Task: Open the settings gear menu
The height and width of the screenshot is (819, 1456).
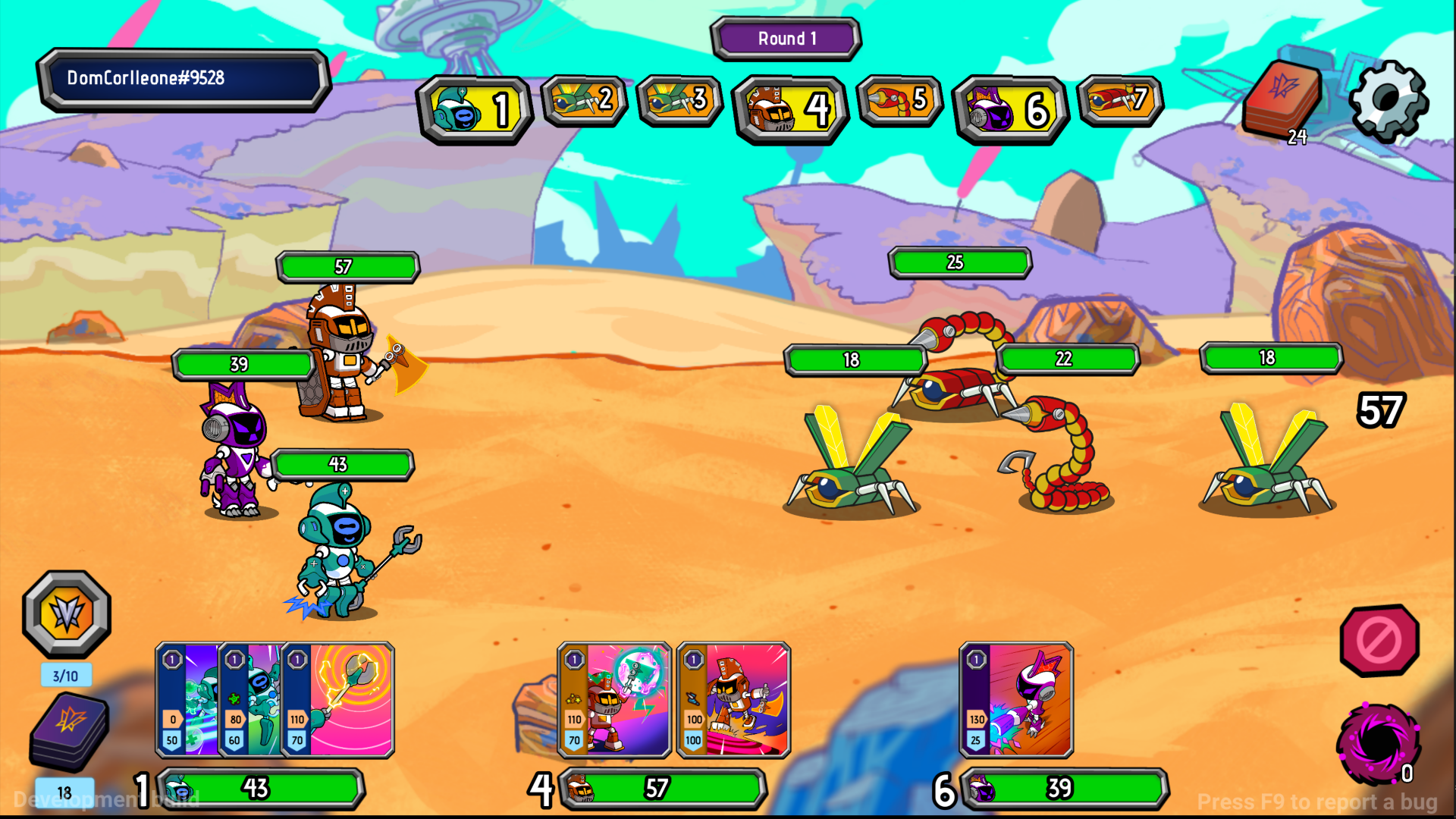Action: point(1388,100)
